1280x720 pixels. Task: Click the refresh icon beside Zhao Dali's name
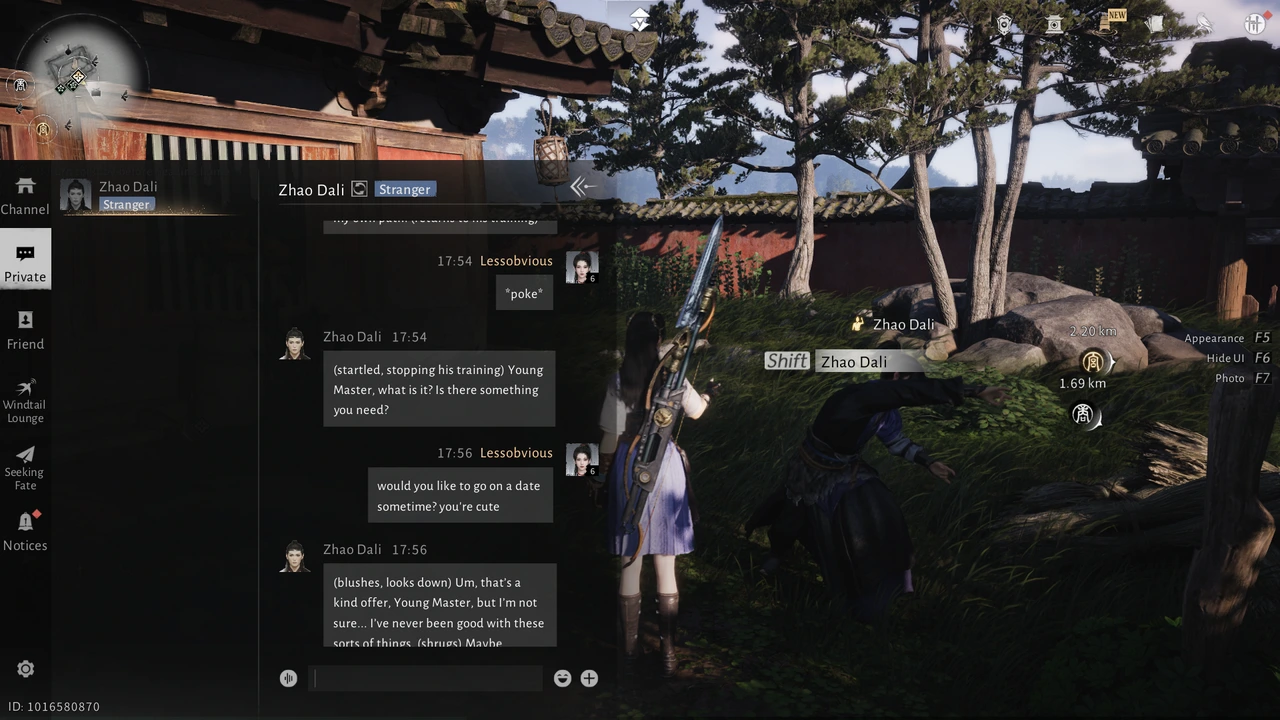tap(359, 189)
